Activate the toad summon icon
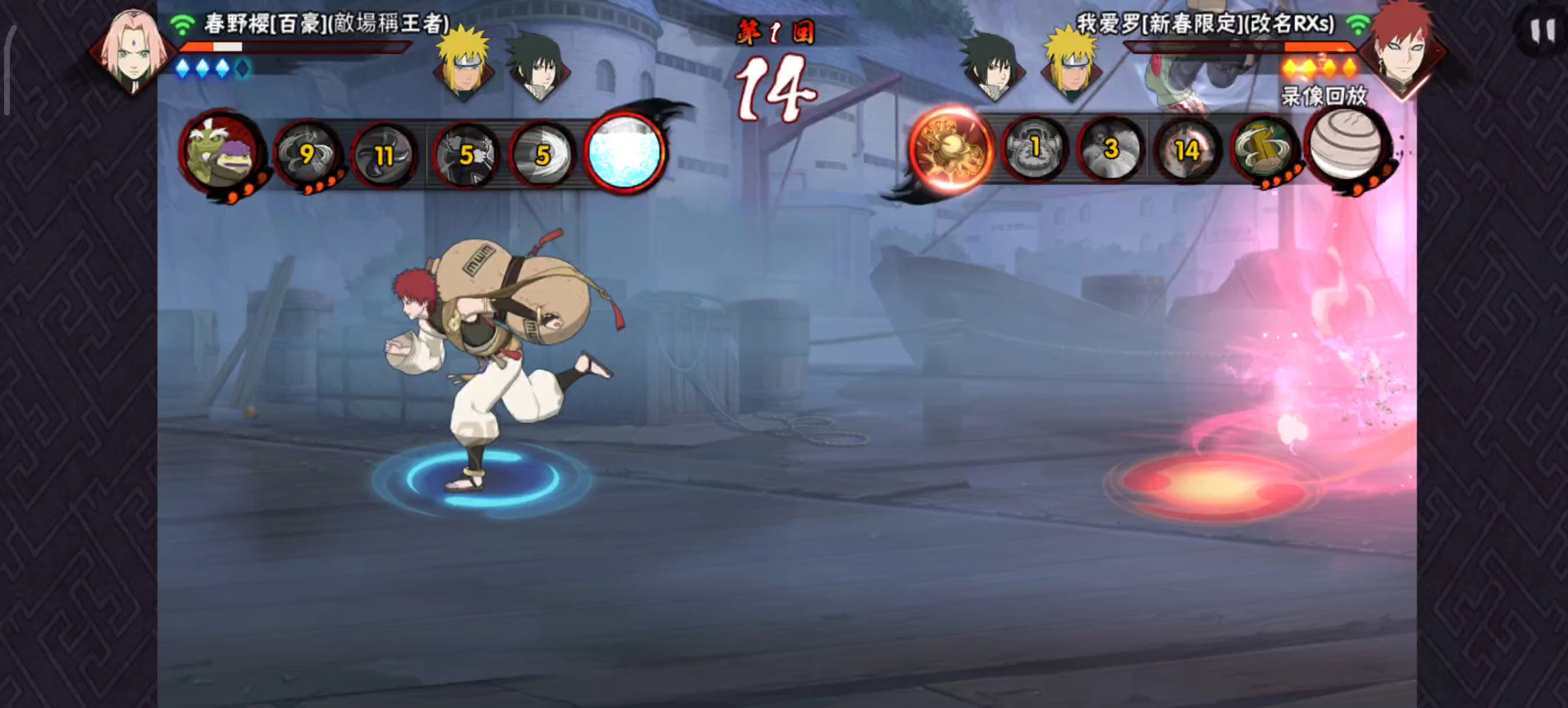 (222, 153)
